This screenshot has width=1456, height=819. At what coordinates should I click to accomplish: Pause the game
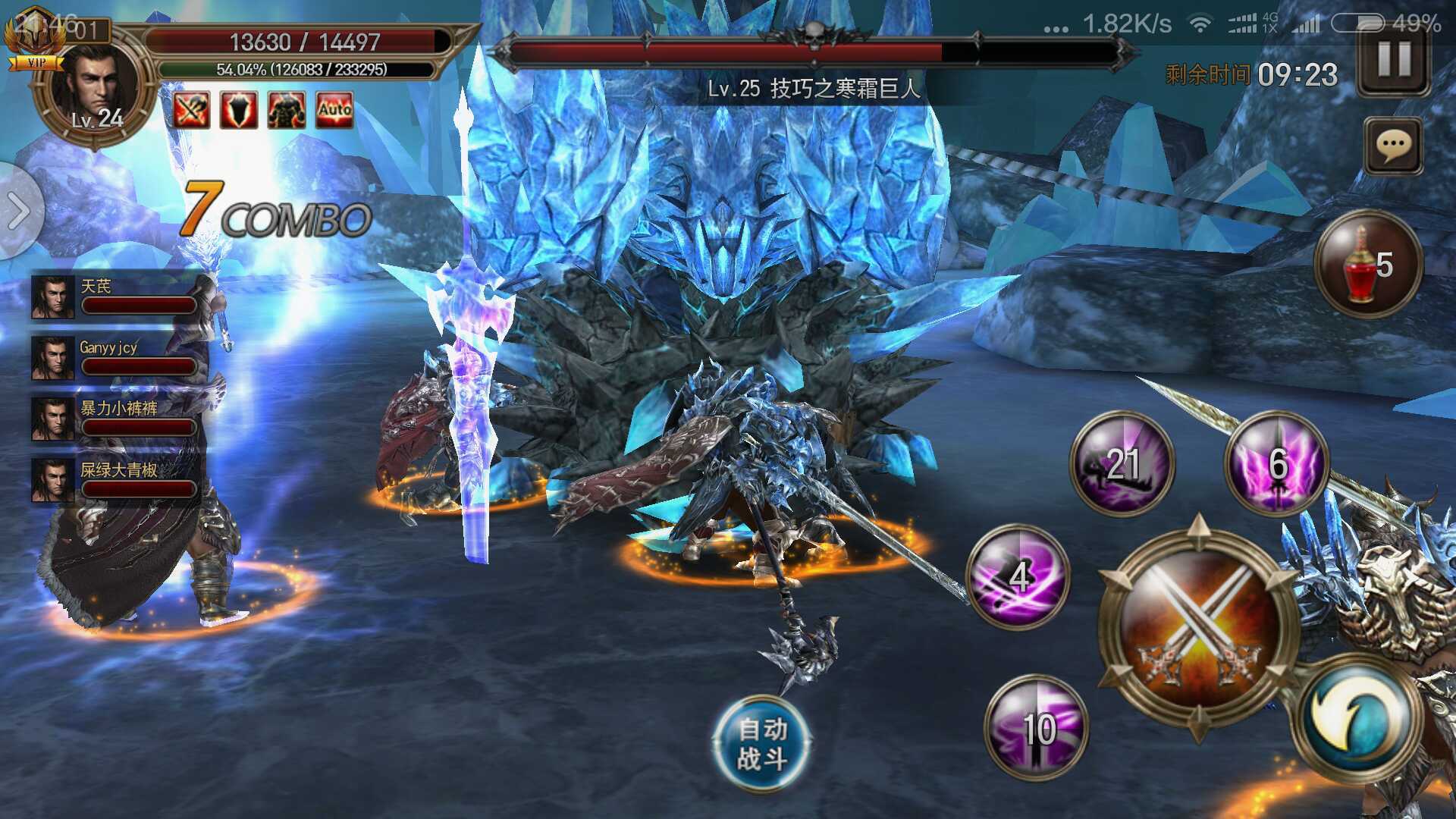tap(1394, 60)
